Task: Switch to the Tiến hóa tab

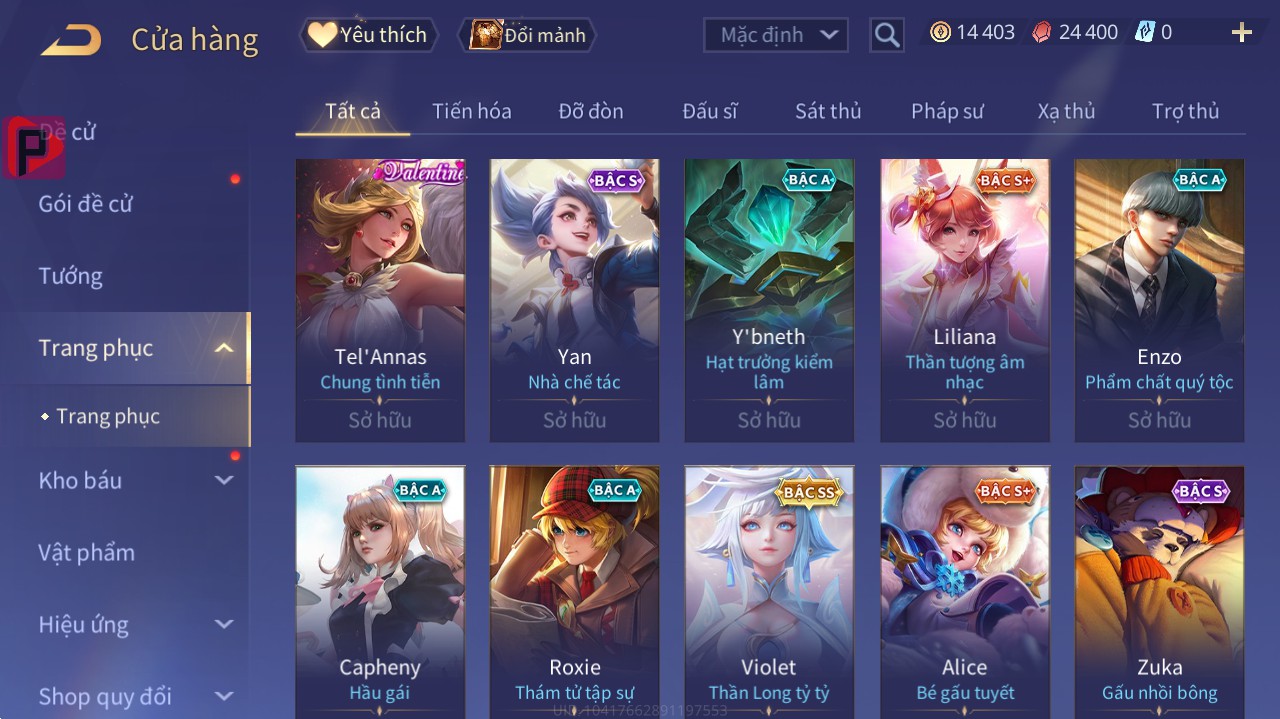Action: coord(471,111)
